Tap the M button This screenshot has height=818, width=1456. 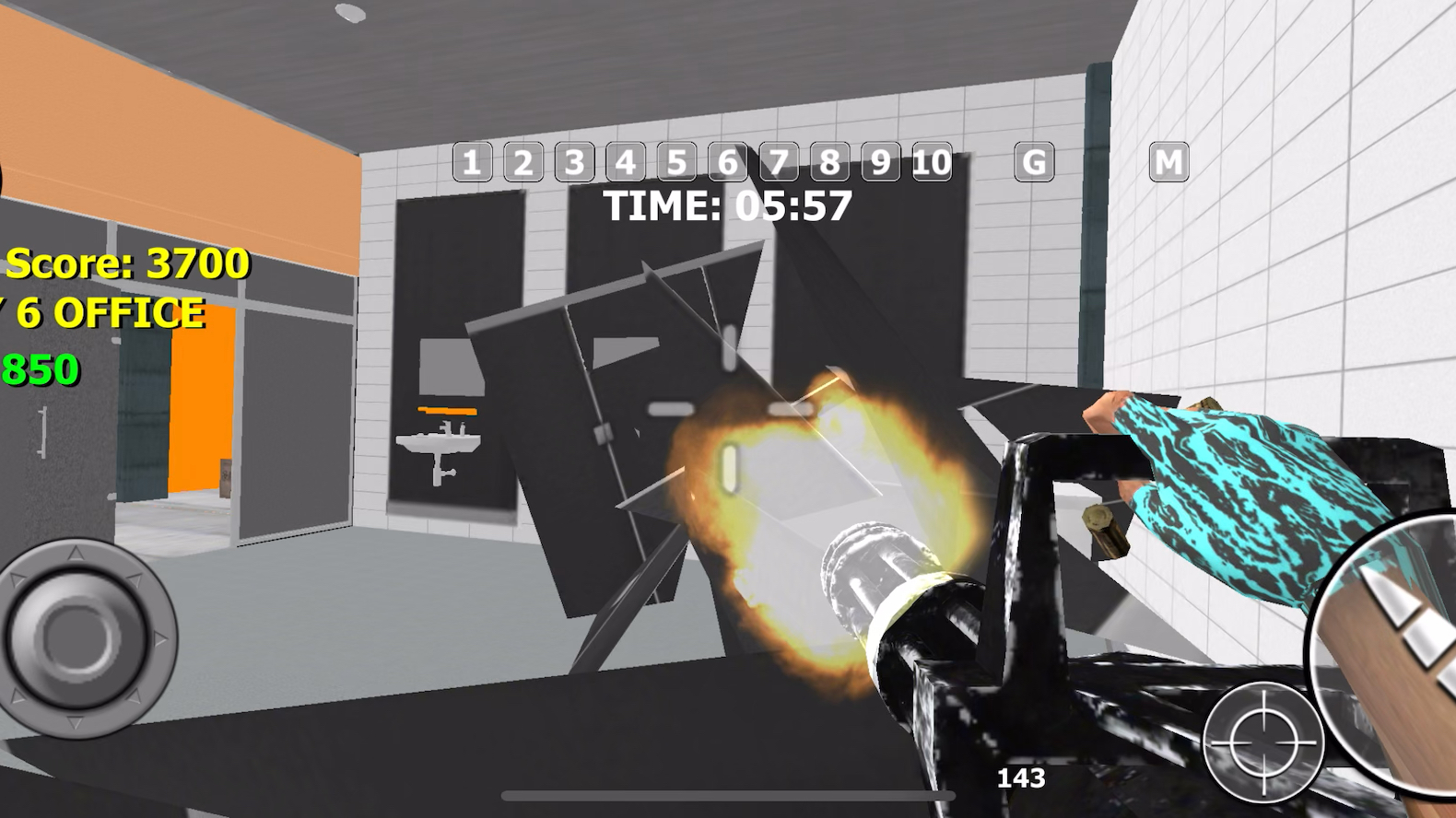[1168, 163]
